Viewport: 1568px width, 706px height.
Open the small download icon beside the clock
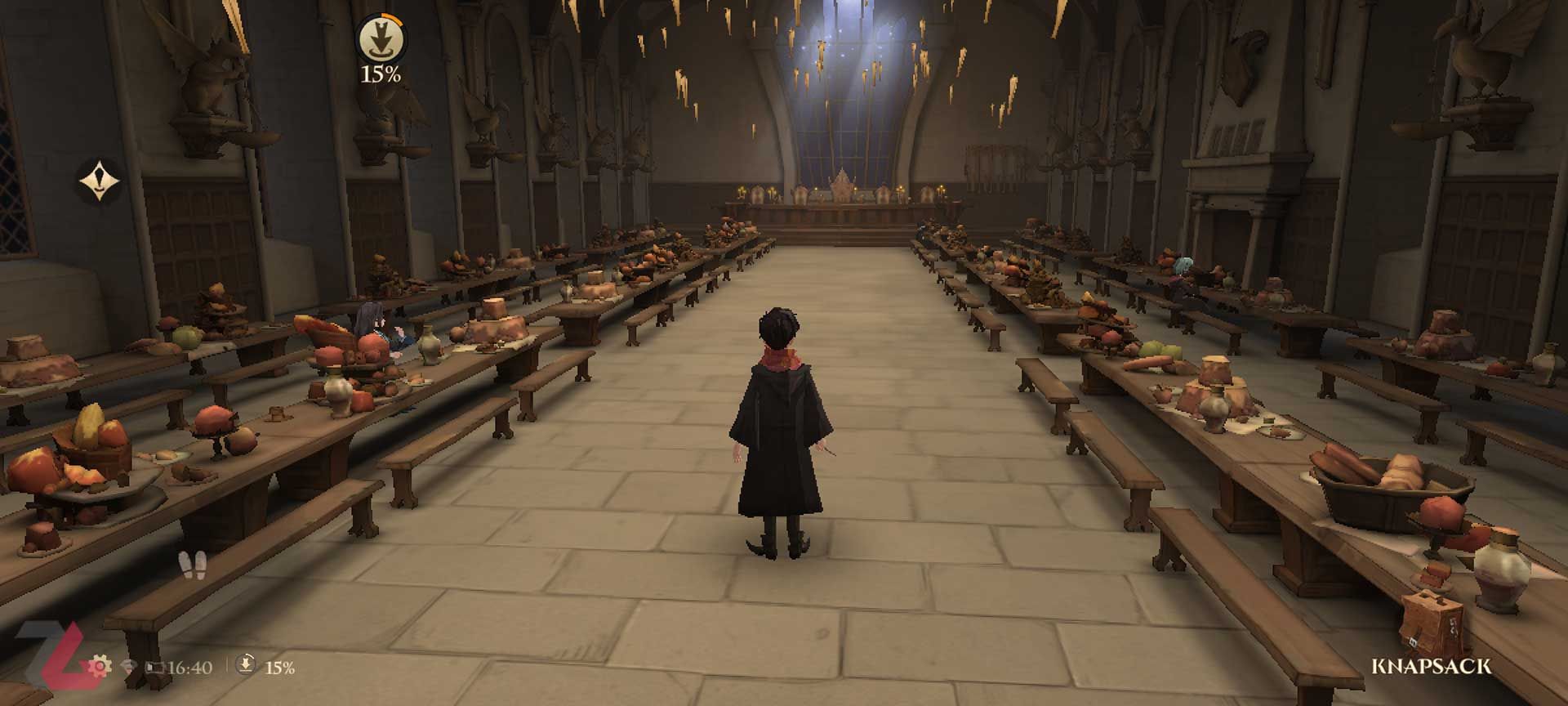pyautogui.click(x=246, y=666)
